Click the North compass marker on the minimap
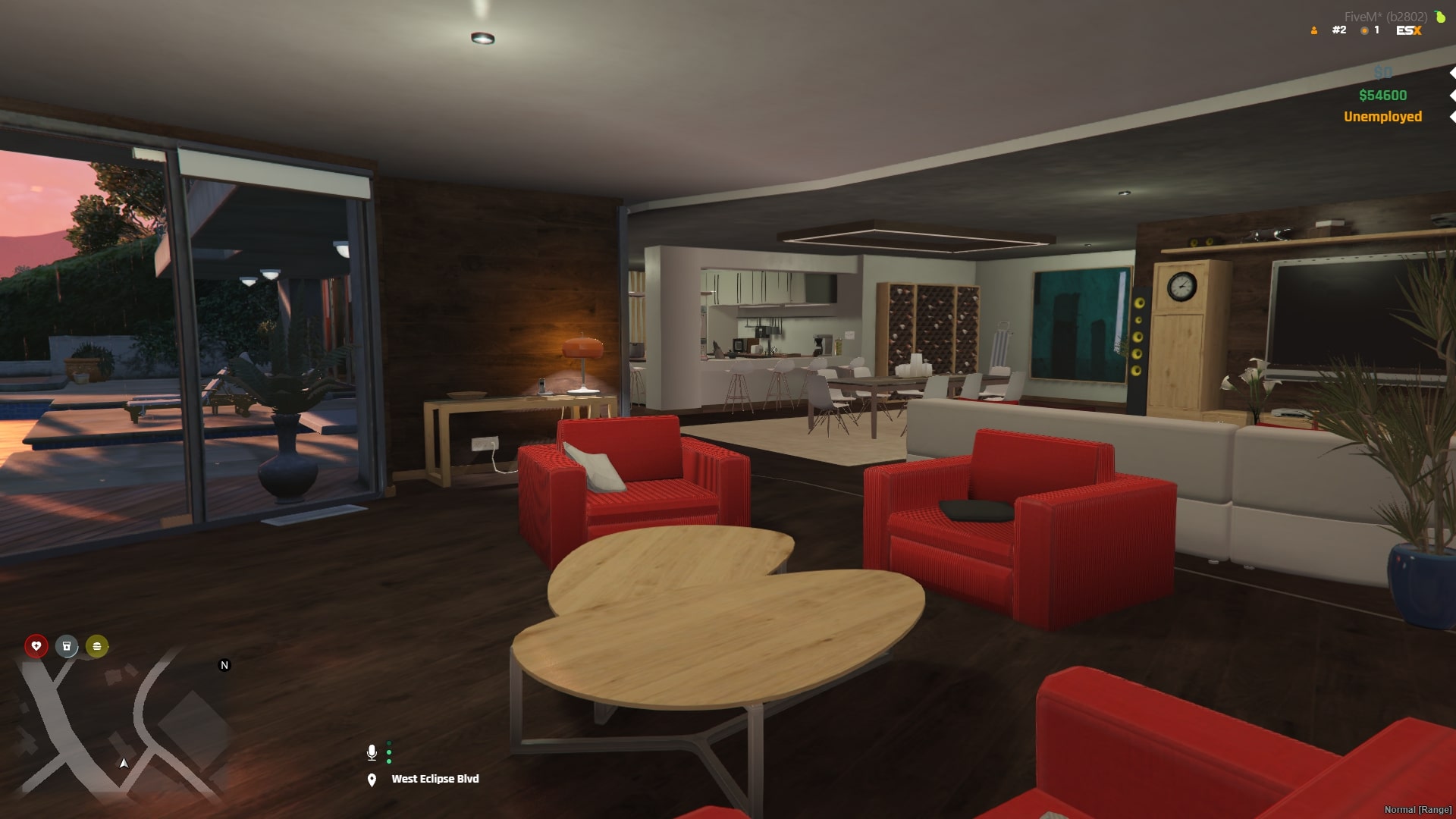This screenshot has width=1456, height=819. coord(224,665)
